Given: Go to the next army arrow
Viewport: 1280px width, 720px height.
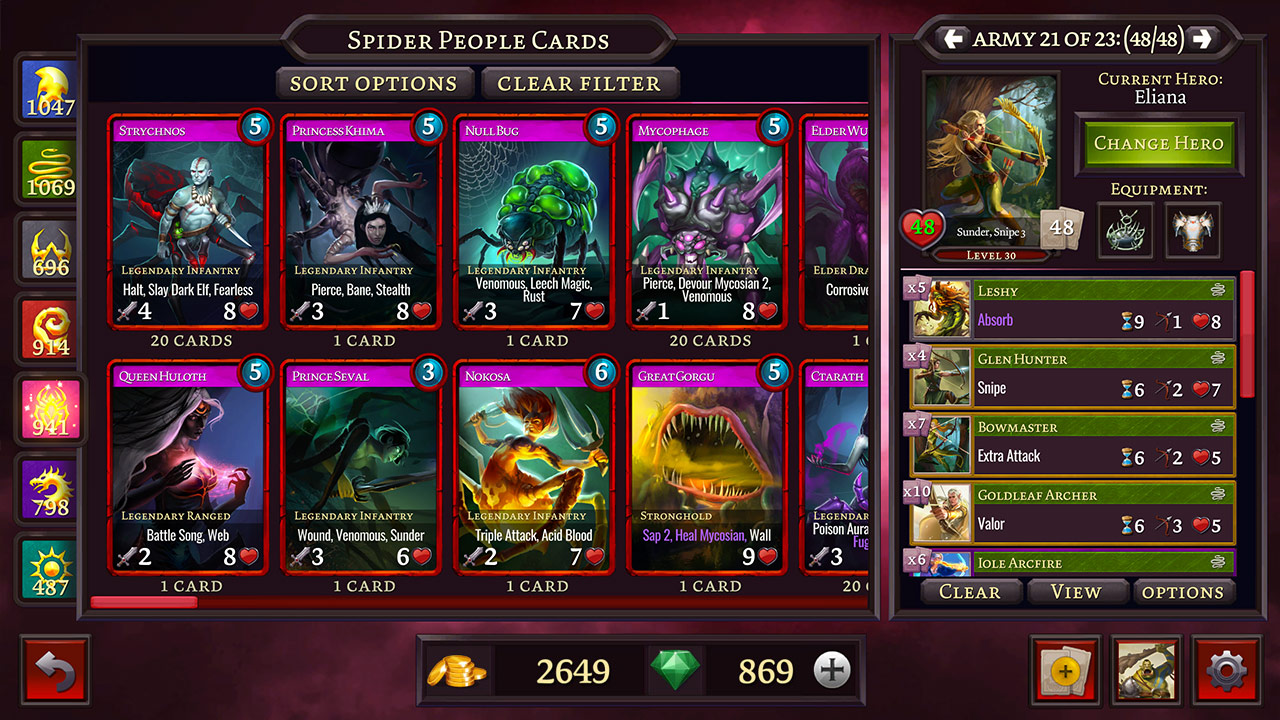Looking at the screenshot, I should (1202, 39).
